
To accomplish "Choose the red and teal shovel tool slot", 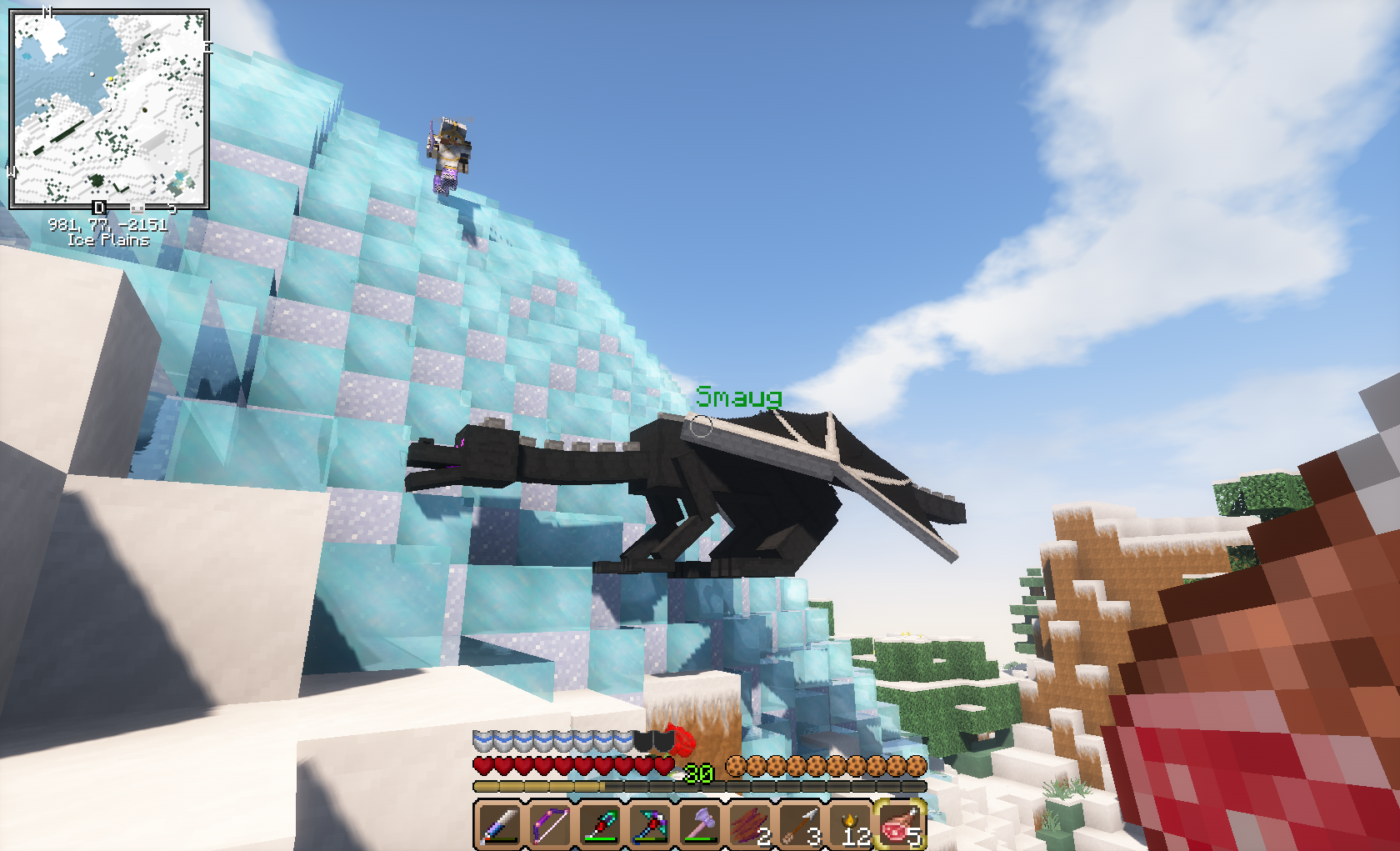I will pos(599,824).
